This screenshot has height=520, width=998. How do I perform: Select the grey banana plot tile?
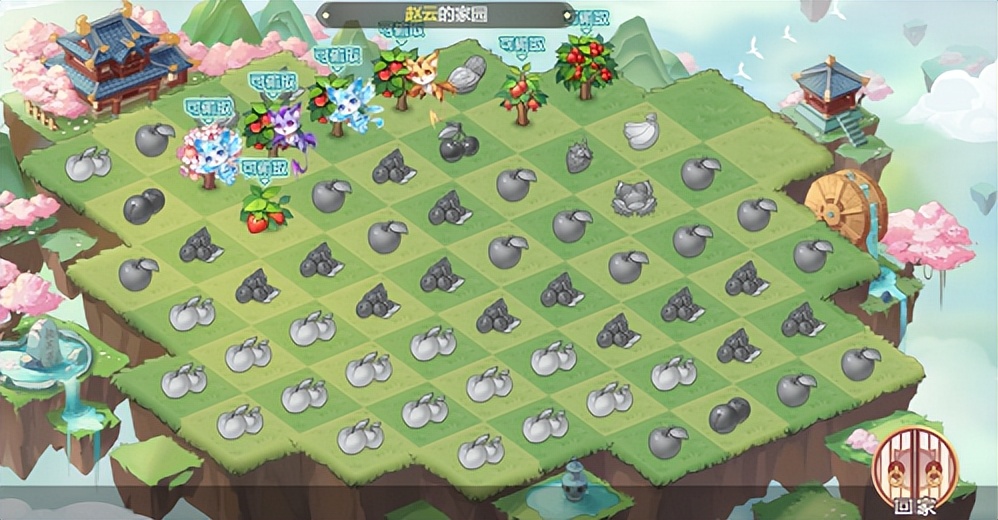tap(638, 131)
